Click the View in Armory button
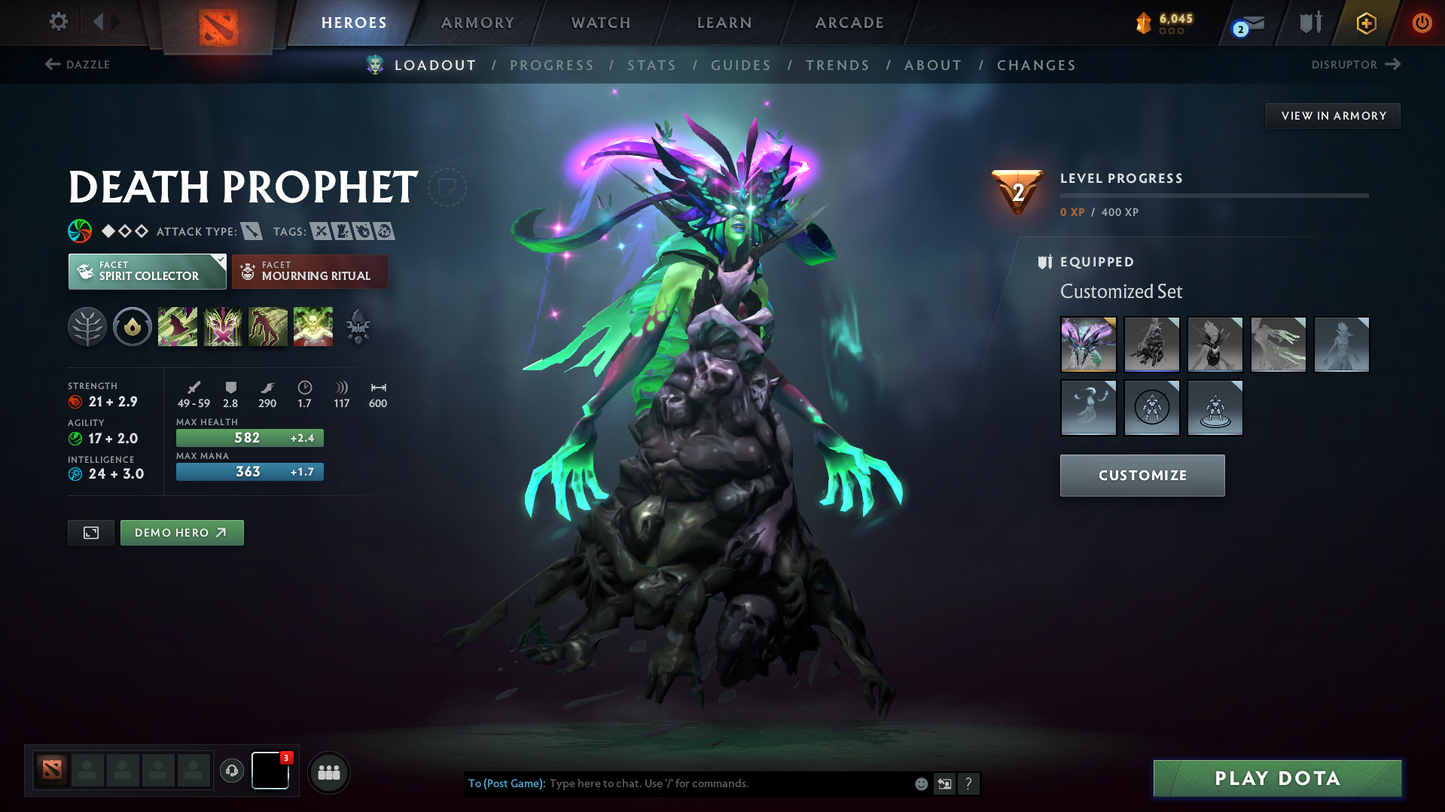The height and width of the screenshot is (812, 1445). (x=1333, y=116)
